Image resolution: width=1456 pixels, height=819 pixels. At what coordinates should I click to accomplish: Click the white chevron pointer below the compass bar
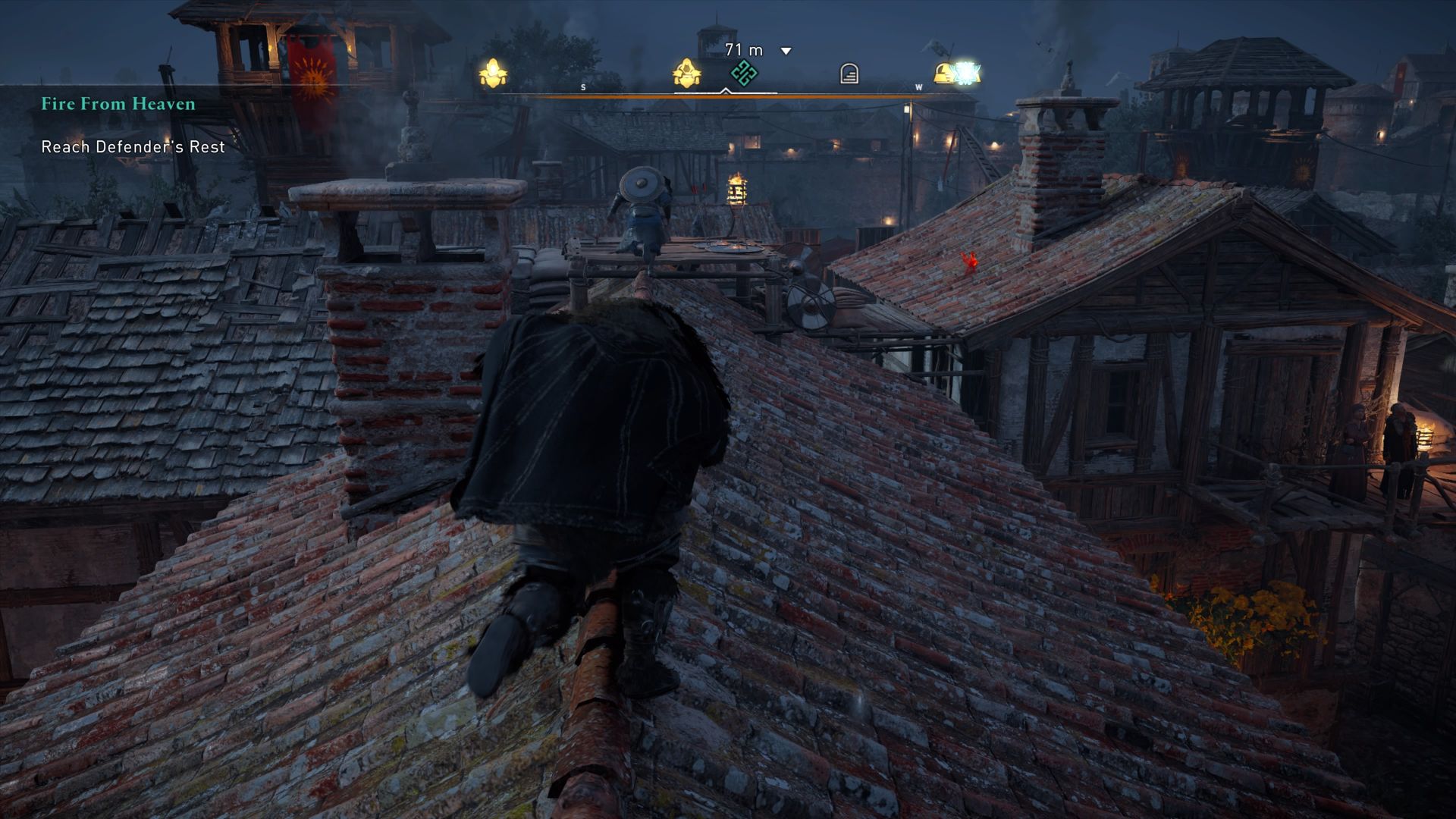[725, 91]
